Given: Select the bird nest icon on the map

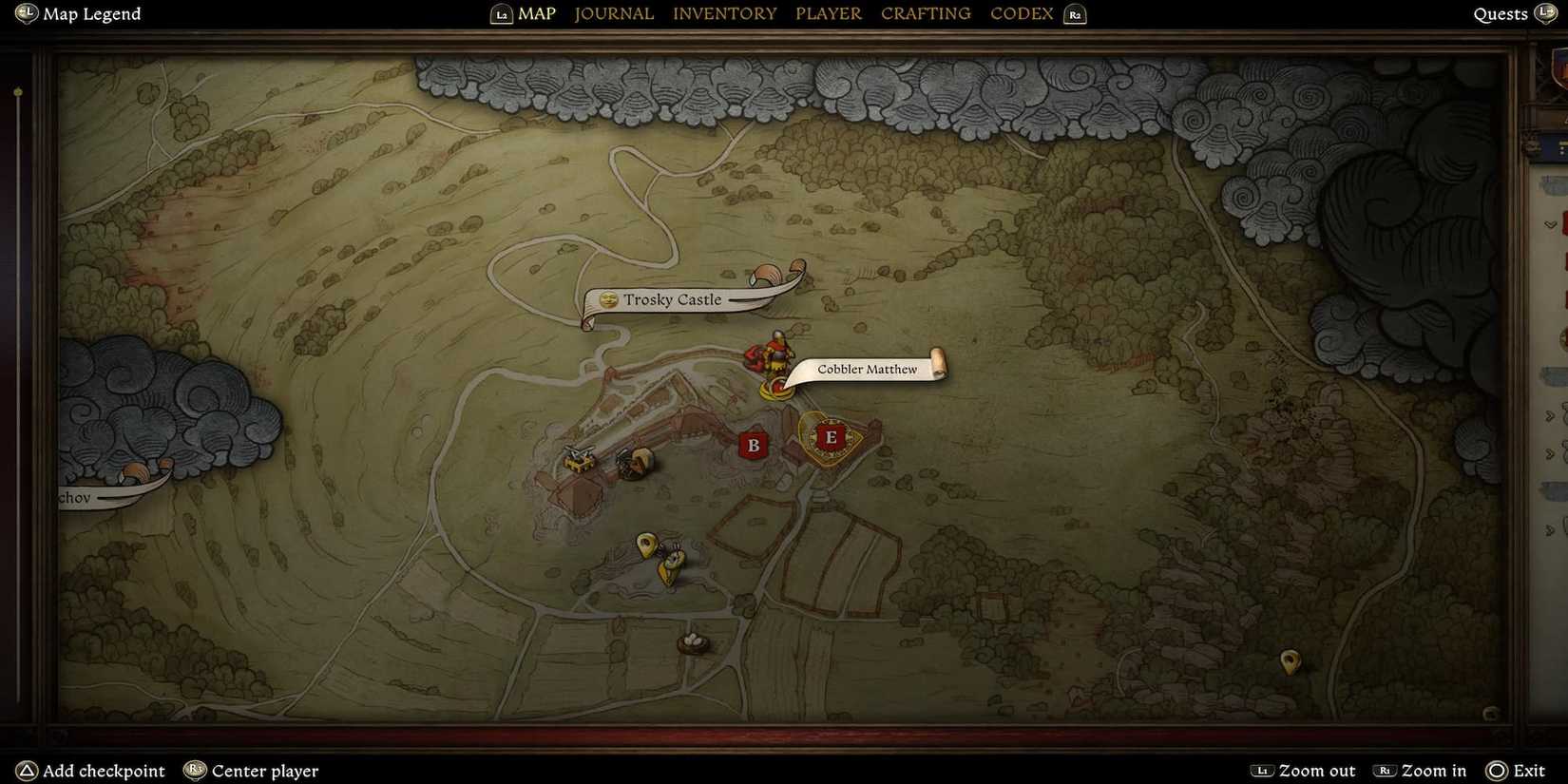Looking at the screenshot, I should tap(695, 642).
